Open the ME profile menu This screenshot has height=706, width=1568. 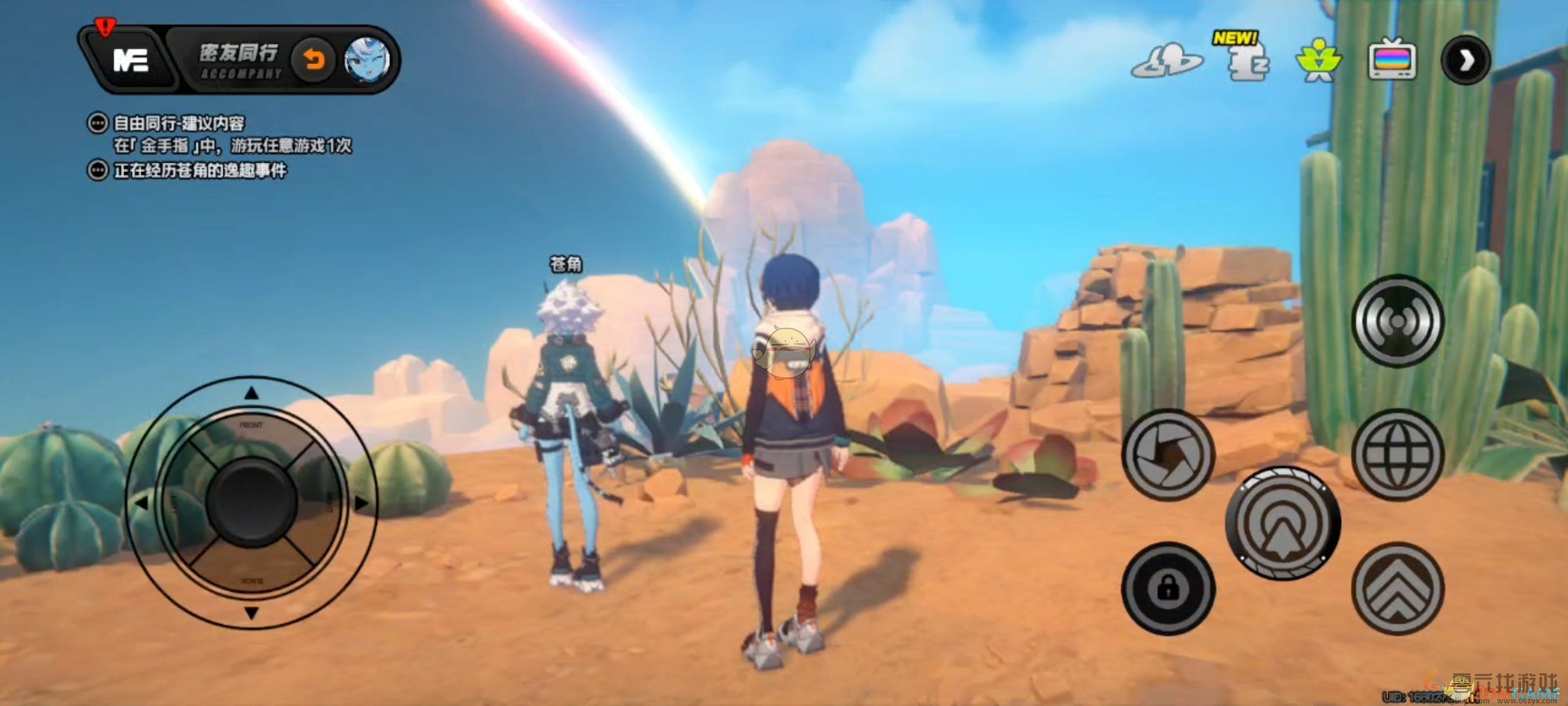(131, 61)
